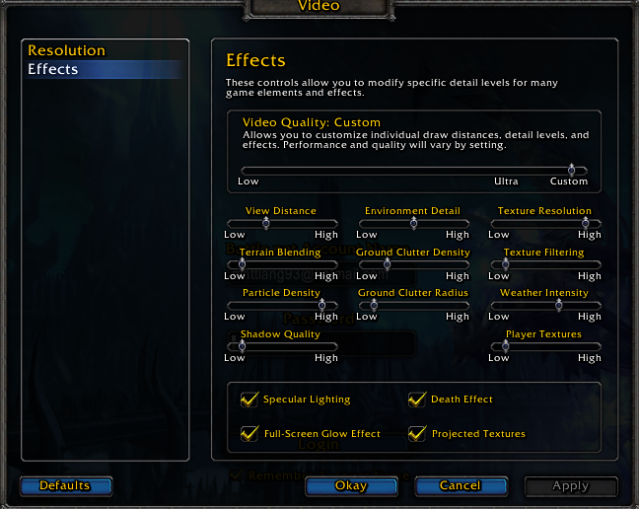Confirm video settings with Okay

click(351, 486)
